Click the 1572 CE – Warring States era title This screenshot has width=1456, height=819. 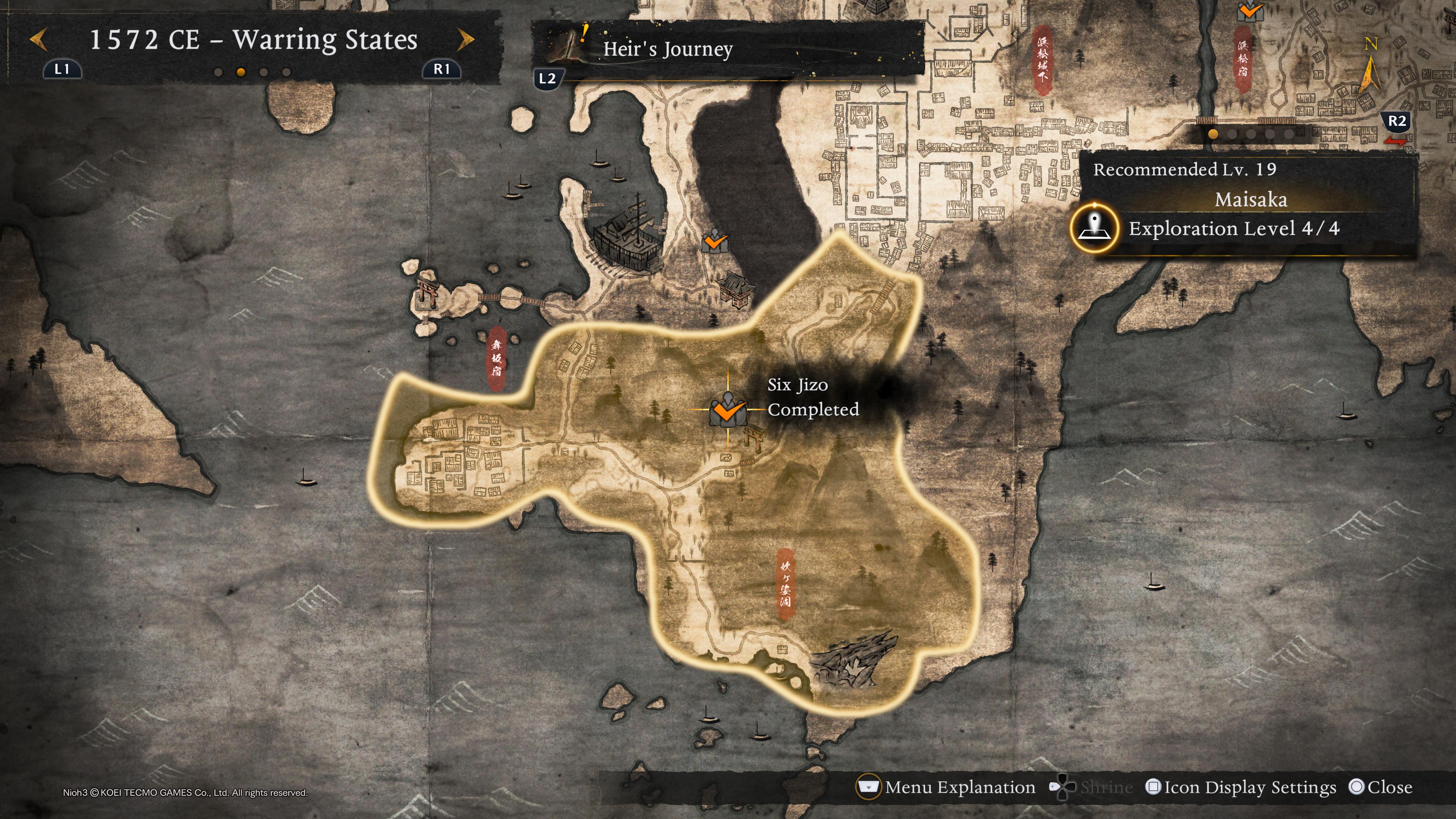point(253,39)
